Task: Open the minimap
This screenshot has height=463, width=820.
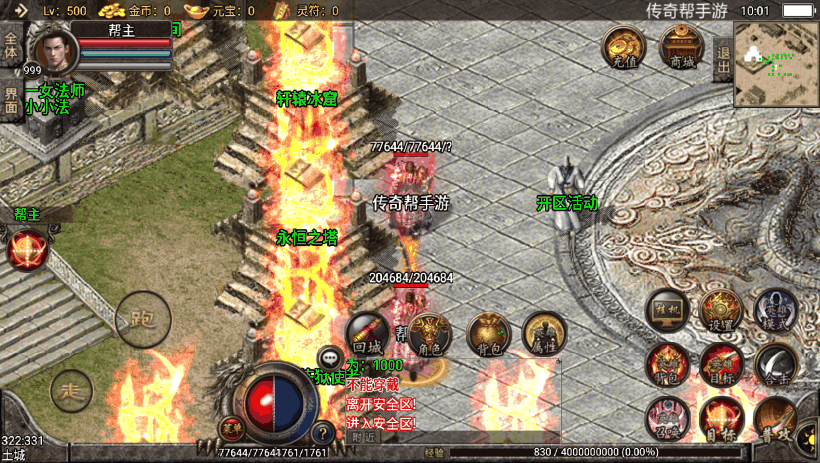Action: pos(776,64)
